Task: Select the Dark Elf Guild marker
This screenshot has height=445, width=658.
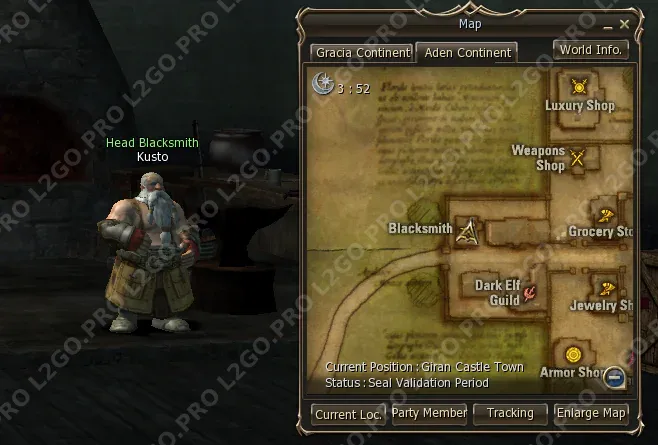Action: point(531,291)
